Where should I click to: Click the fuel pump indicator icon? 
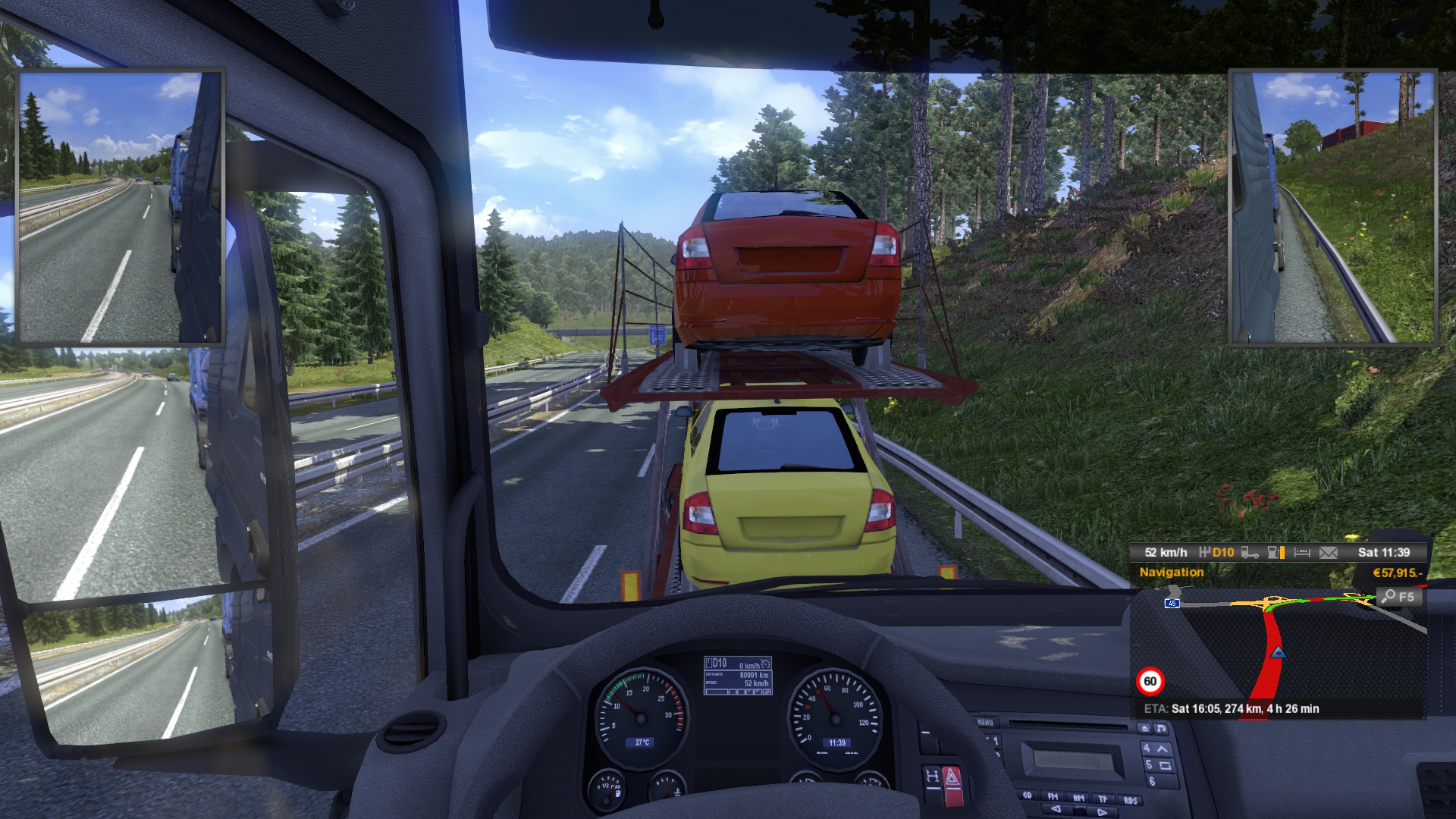click(x=1276, y=553)
